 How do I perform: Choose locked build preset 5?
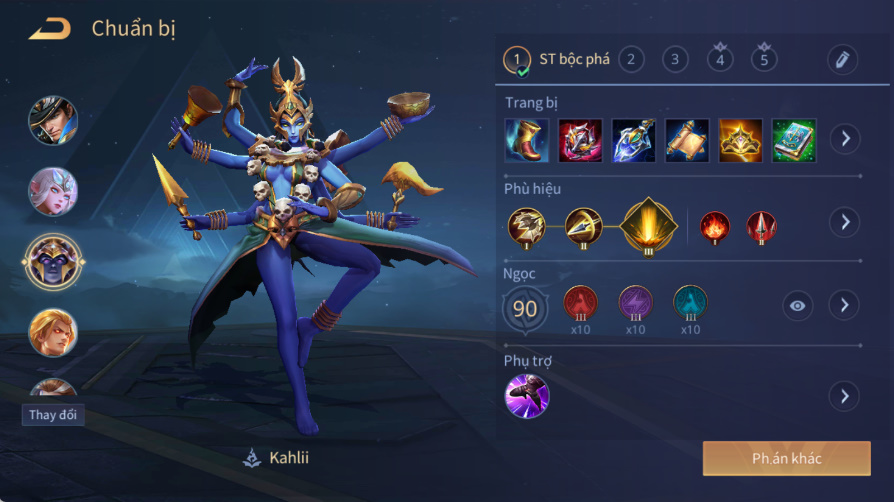point(764,59)
